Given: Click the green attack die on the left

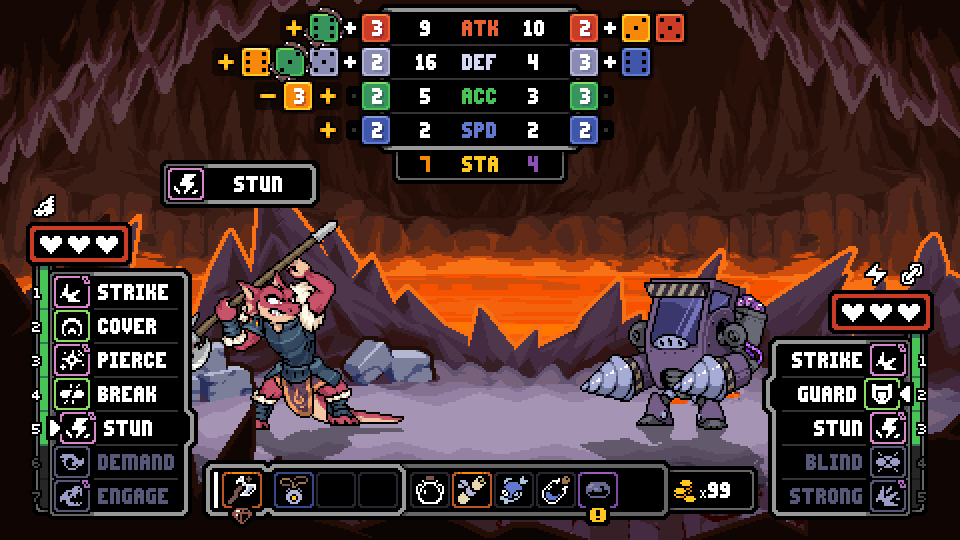Looking at the screenshot, I should pos(323,29).
